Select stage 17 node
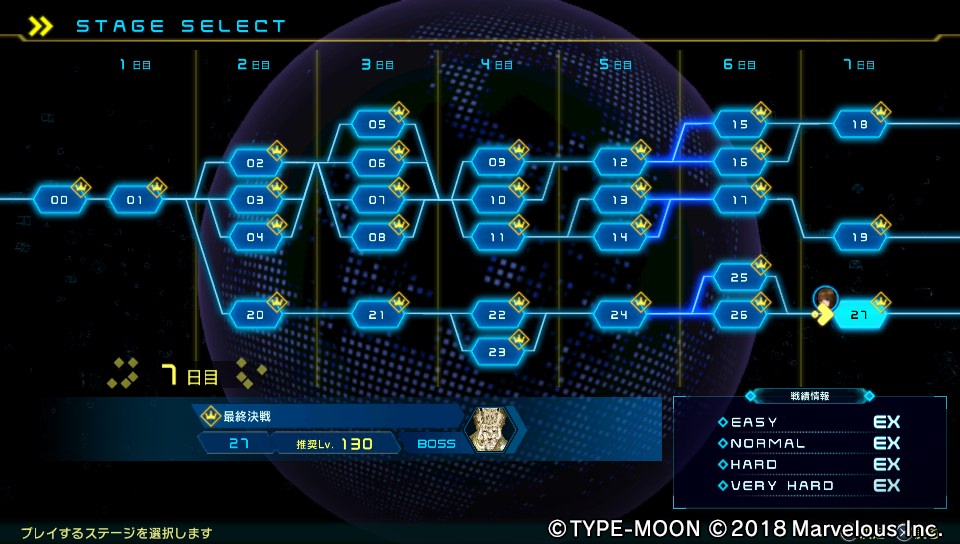Image resolution: width=960 pixels, height=544 pixels. [x=740, y=200]
